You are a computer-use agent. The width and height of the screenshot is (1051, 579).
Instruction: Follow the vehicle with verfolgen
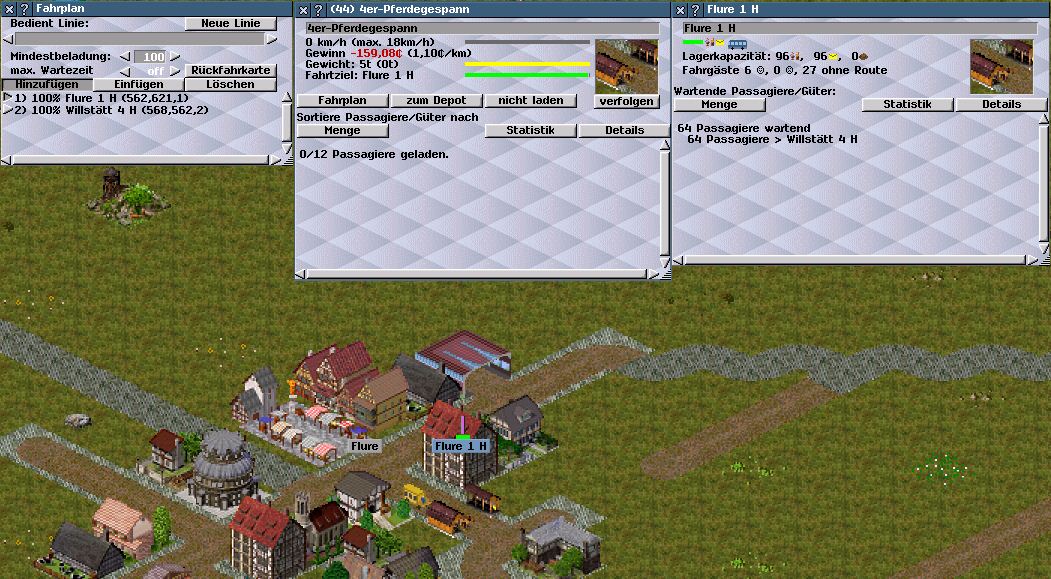point(626,101)
